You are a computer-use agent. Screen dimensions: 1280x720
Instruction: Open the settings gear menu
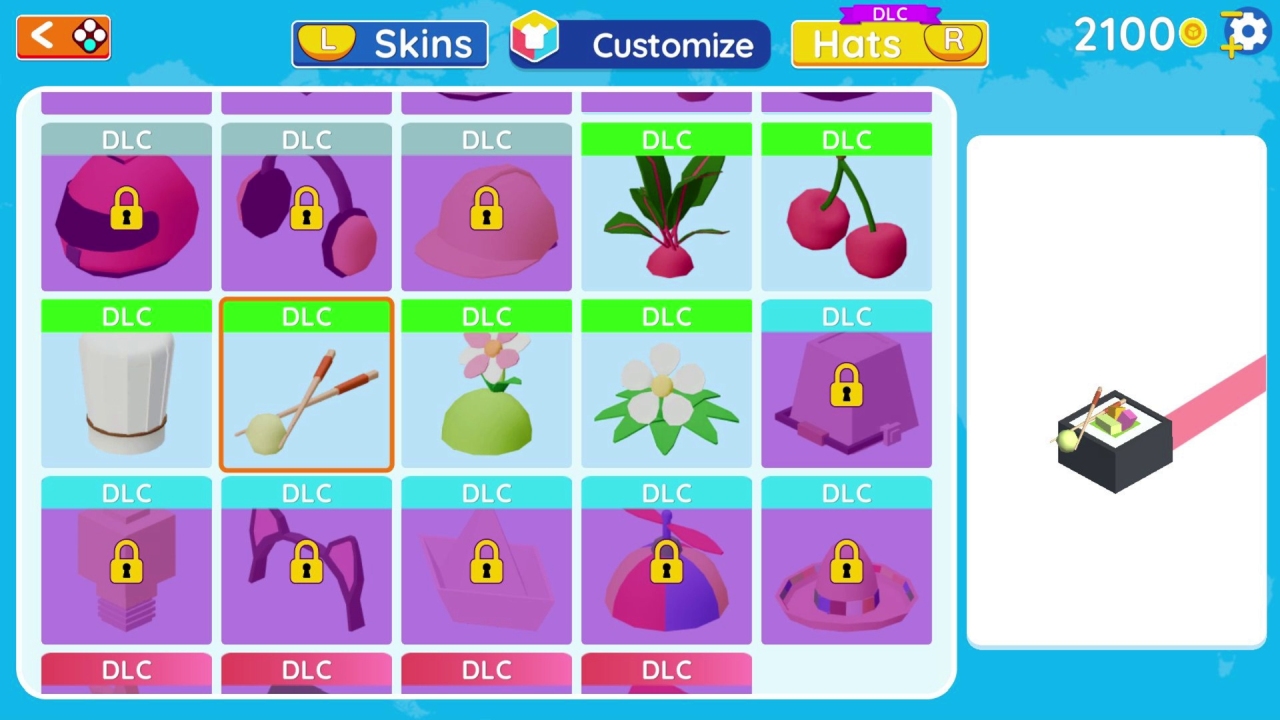1243,33
